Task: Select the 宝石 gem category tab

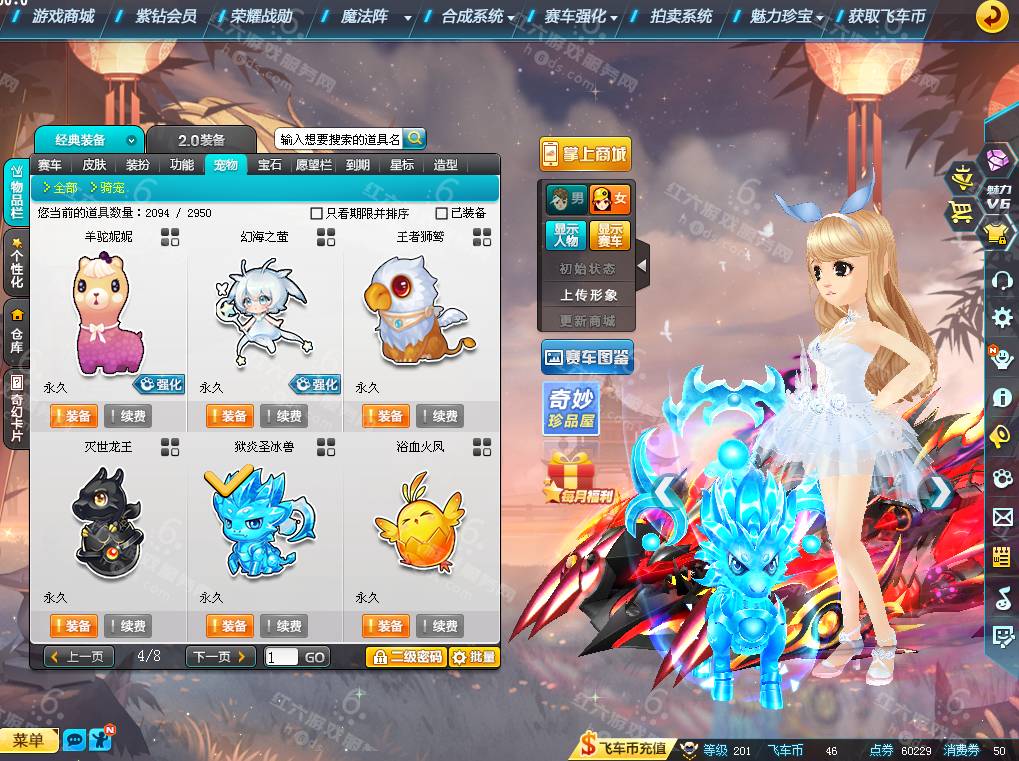Action: [x=270, y=165]
